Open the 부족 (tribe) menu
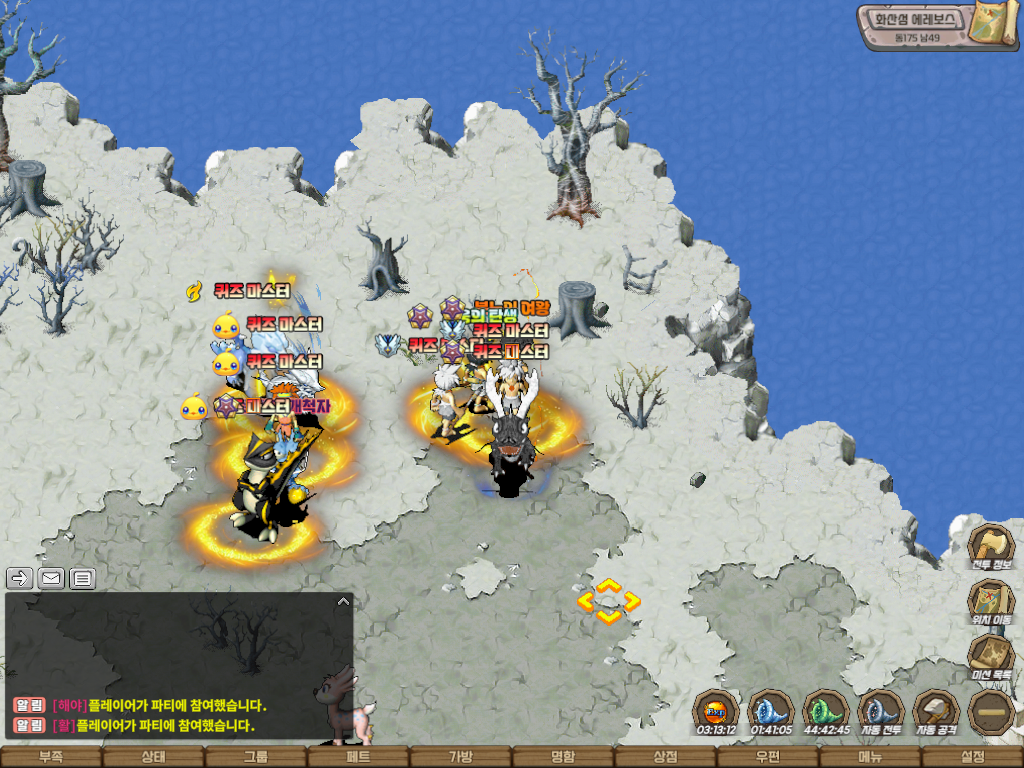Viewport: 1024px width, 768px height. pyautogui.click(x=51, y=757)
